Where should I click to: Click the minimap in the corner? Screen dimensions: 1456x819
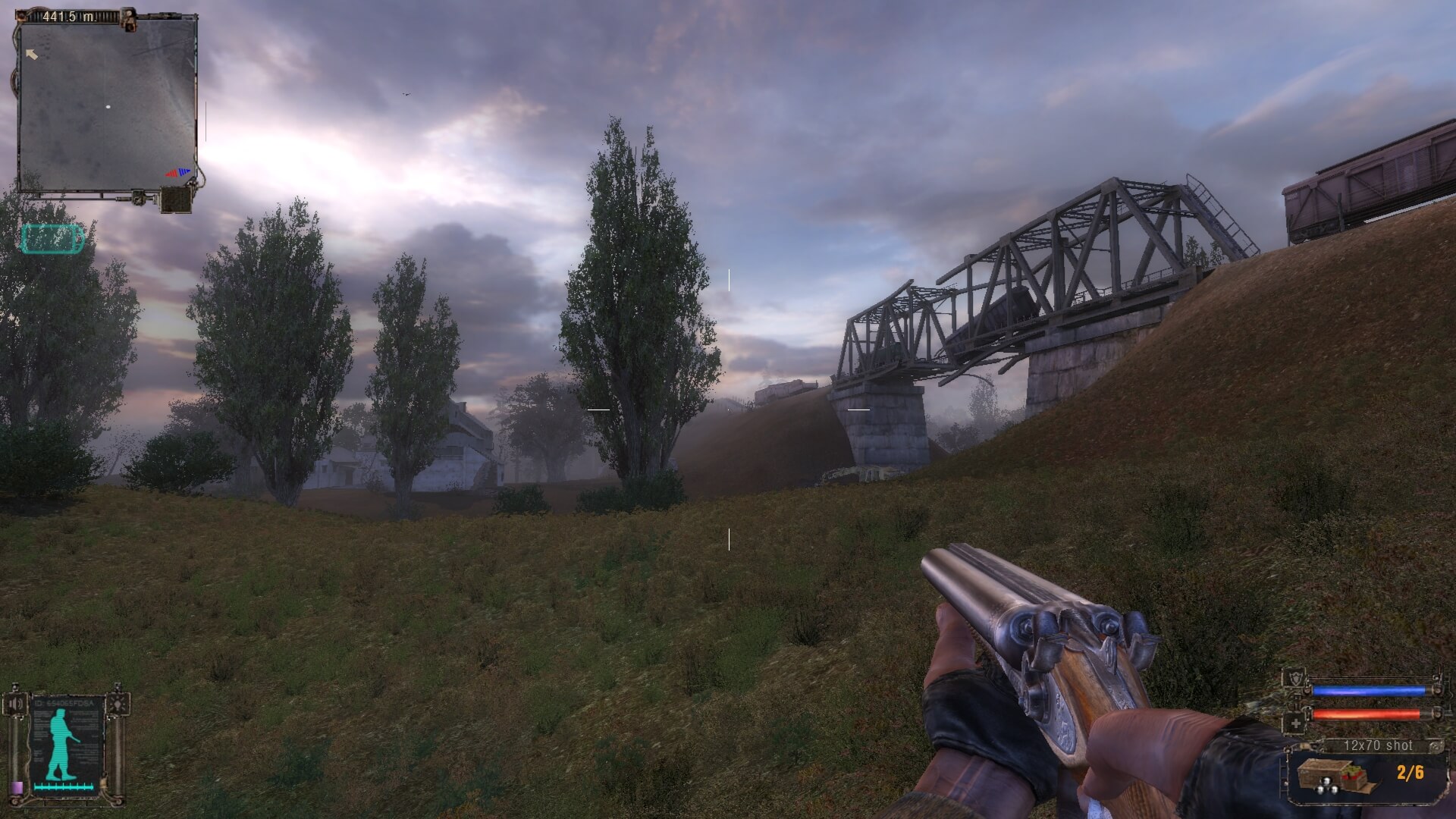point(108,105)
